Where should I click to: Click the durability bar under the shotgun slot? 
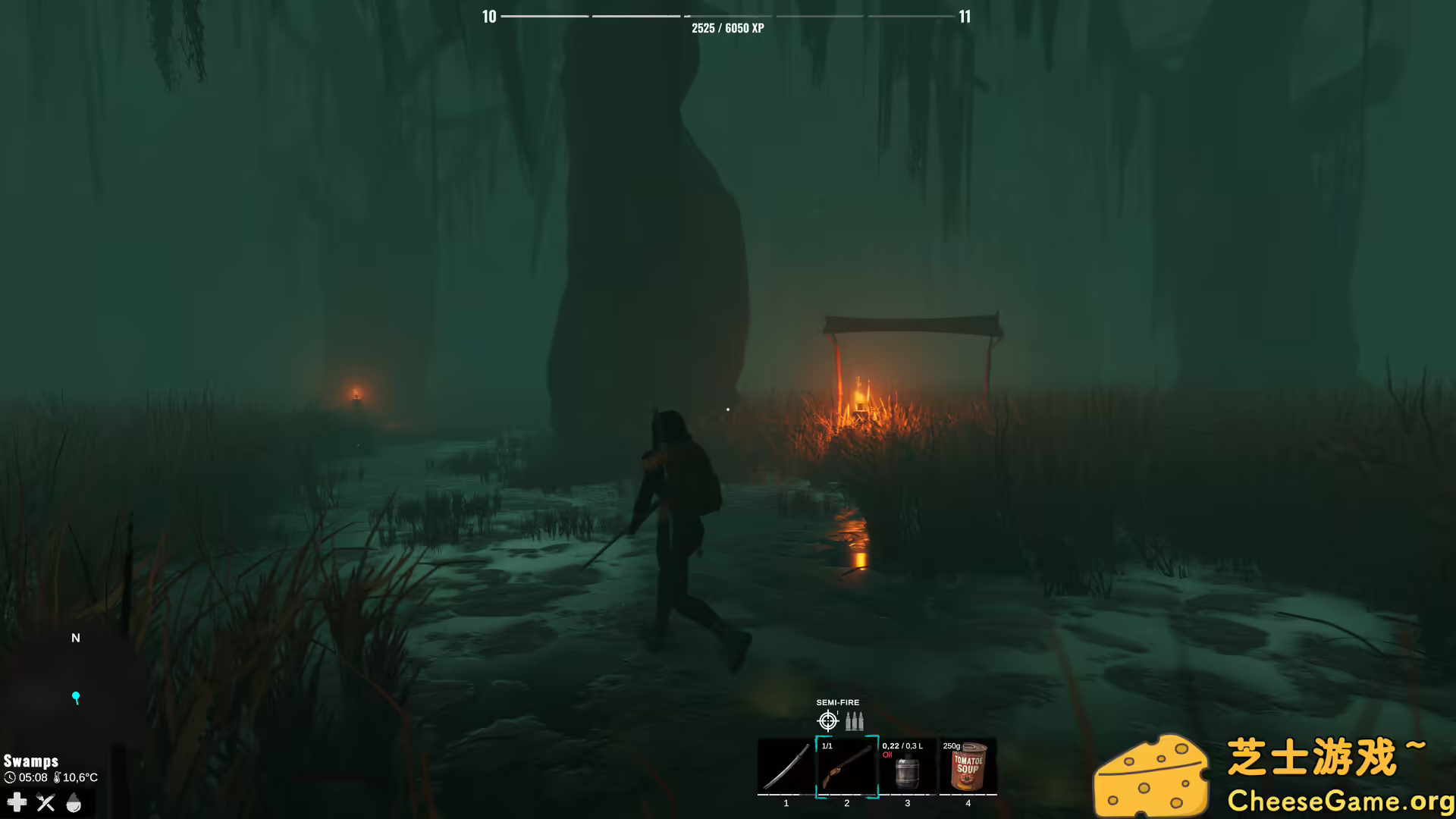(847, 795)
